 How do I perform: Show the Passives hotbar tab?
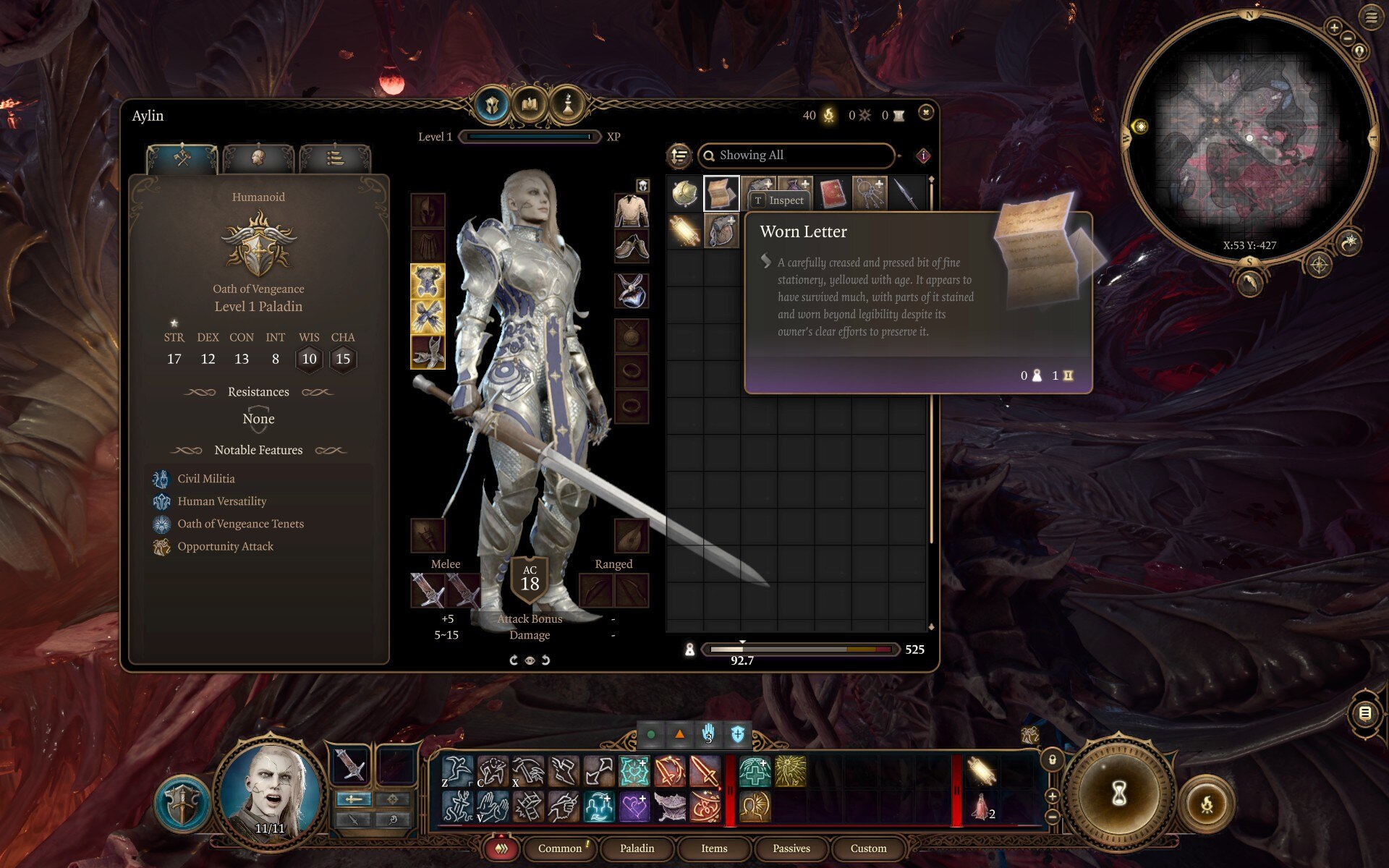pyautogui.click(x=791, y=848)
